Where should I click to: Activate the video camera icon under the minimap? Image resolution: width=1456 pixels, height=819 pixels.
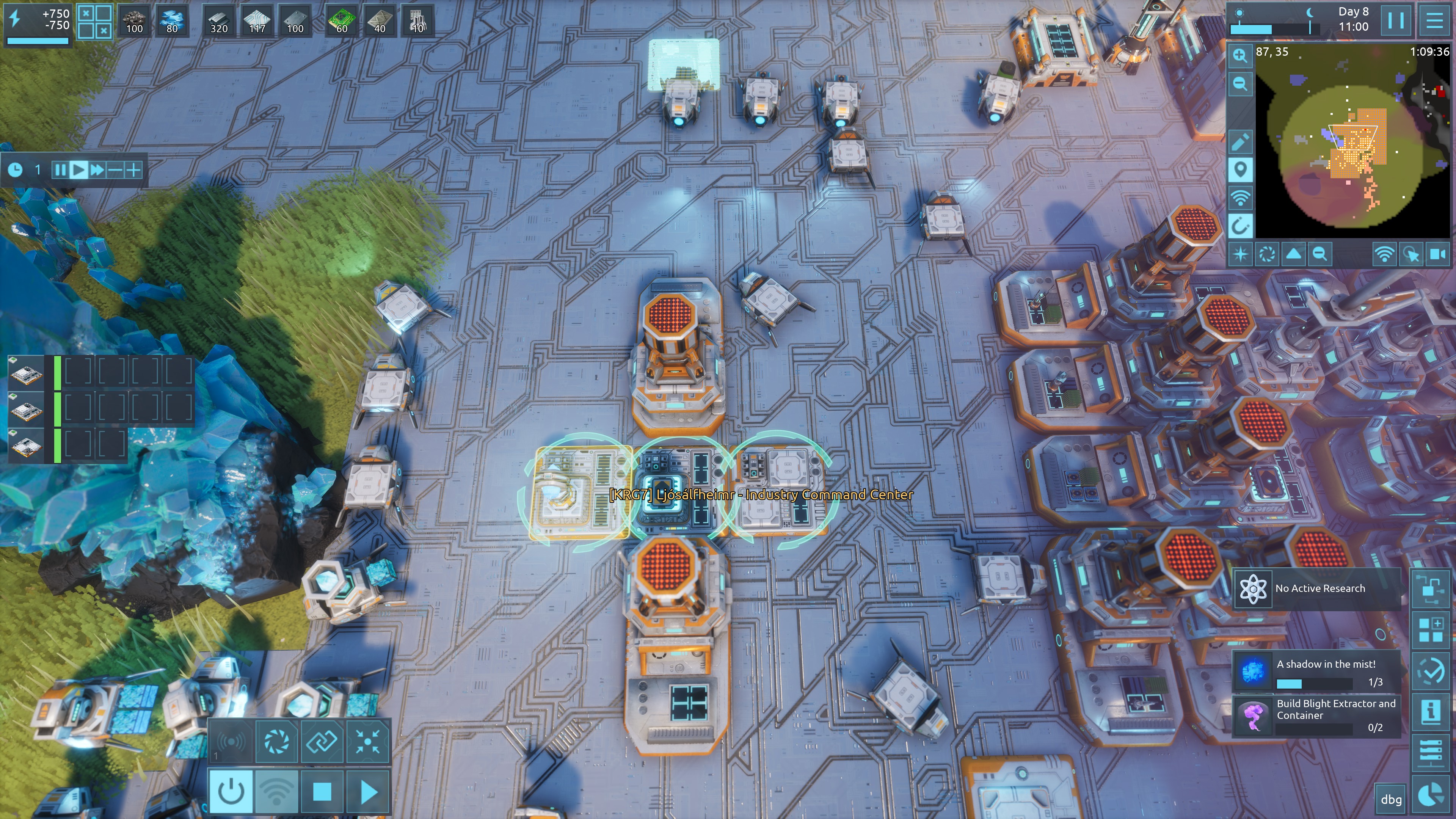(x=1437, y=254)
